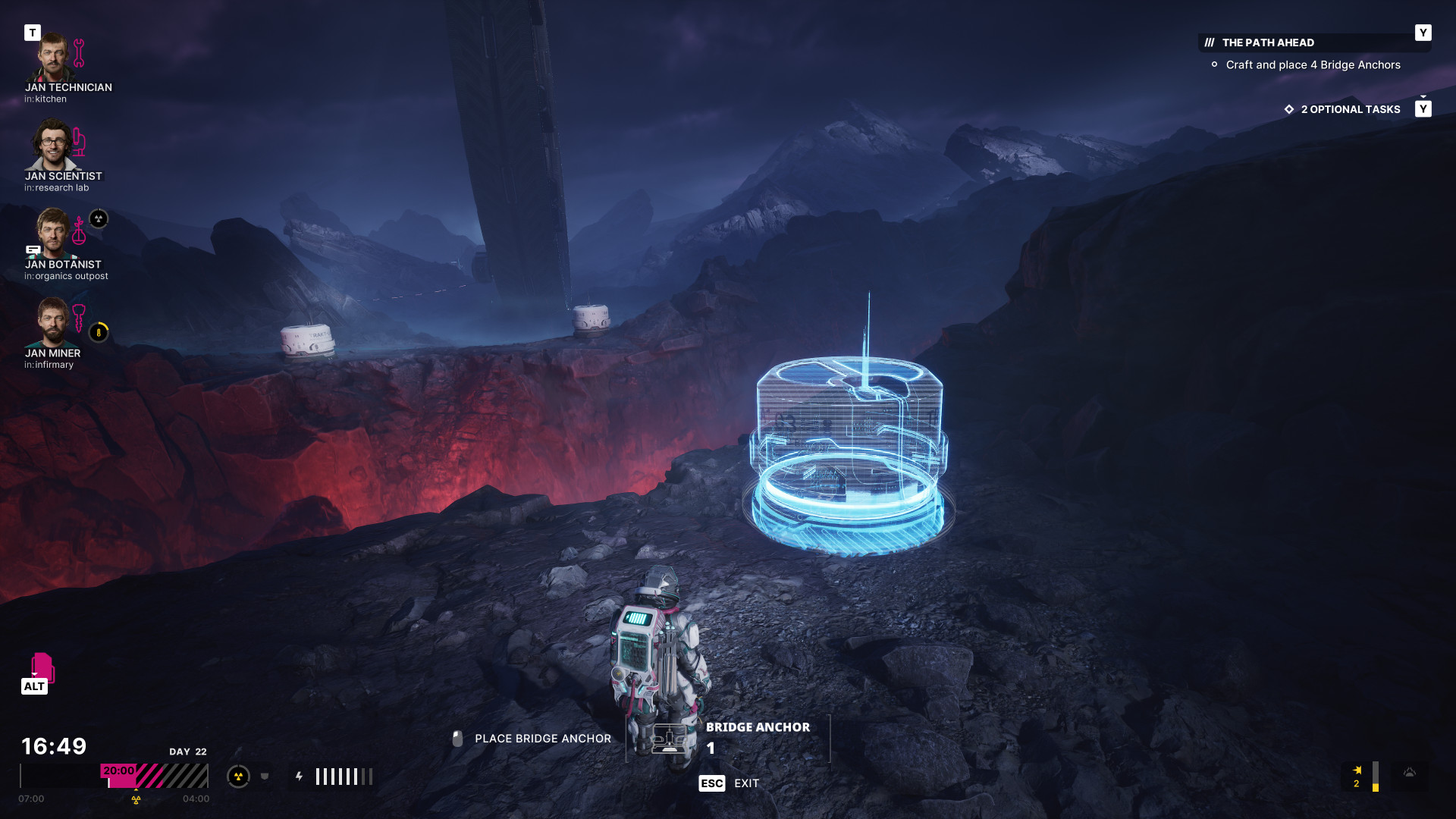Expand the 2 Optional Tasks list
The image size is (1456, 819).
tap(1350, 109)
